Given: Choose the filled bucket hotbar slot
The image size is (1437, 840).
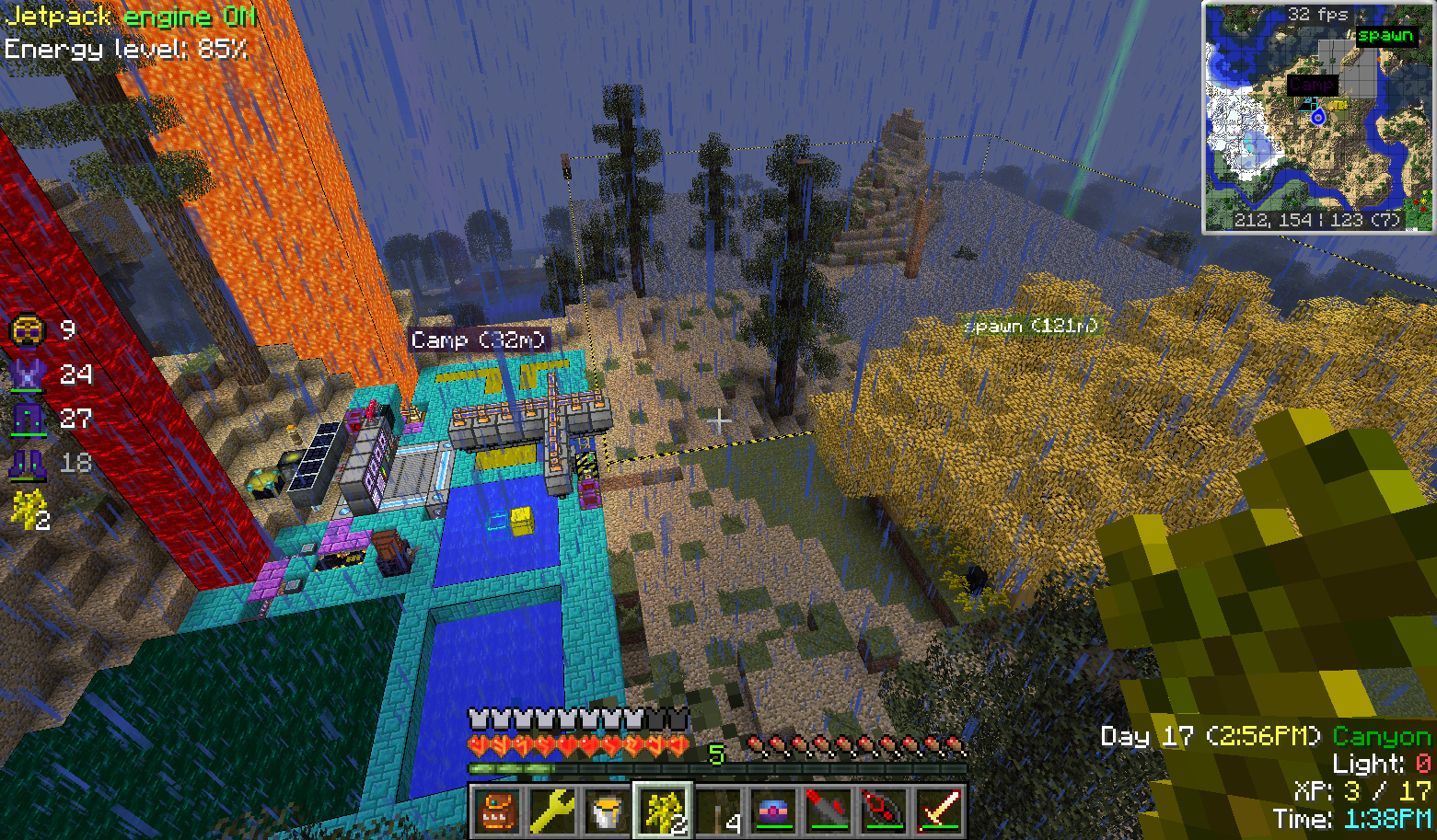Looking at the screenshot, I should click(607, 811).
